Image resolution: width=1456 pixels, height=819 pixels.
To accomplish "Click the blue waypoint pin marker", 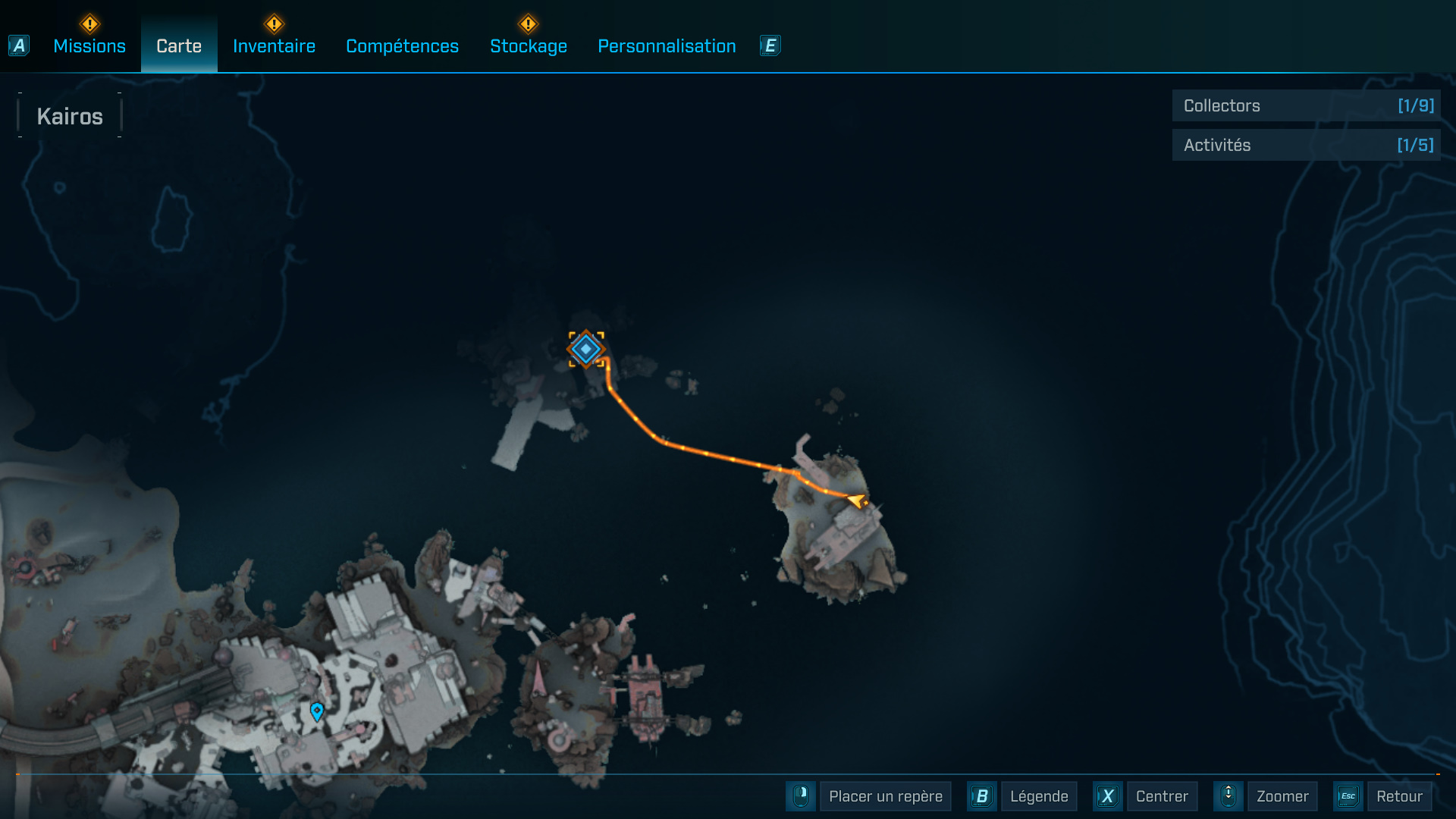I will [317, 711].
